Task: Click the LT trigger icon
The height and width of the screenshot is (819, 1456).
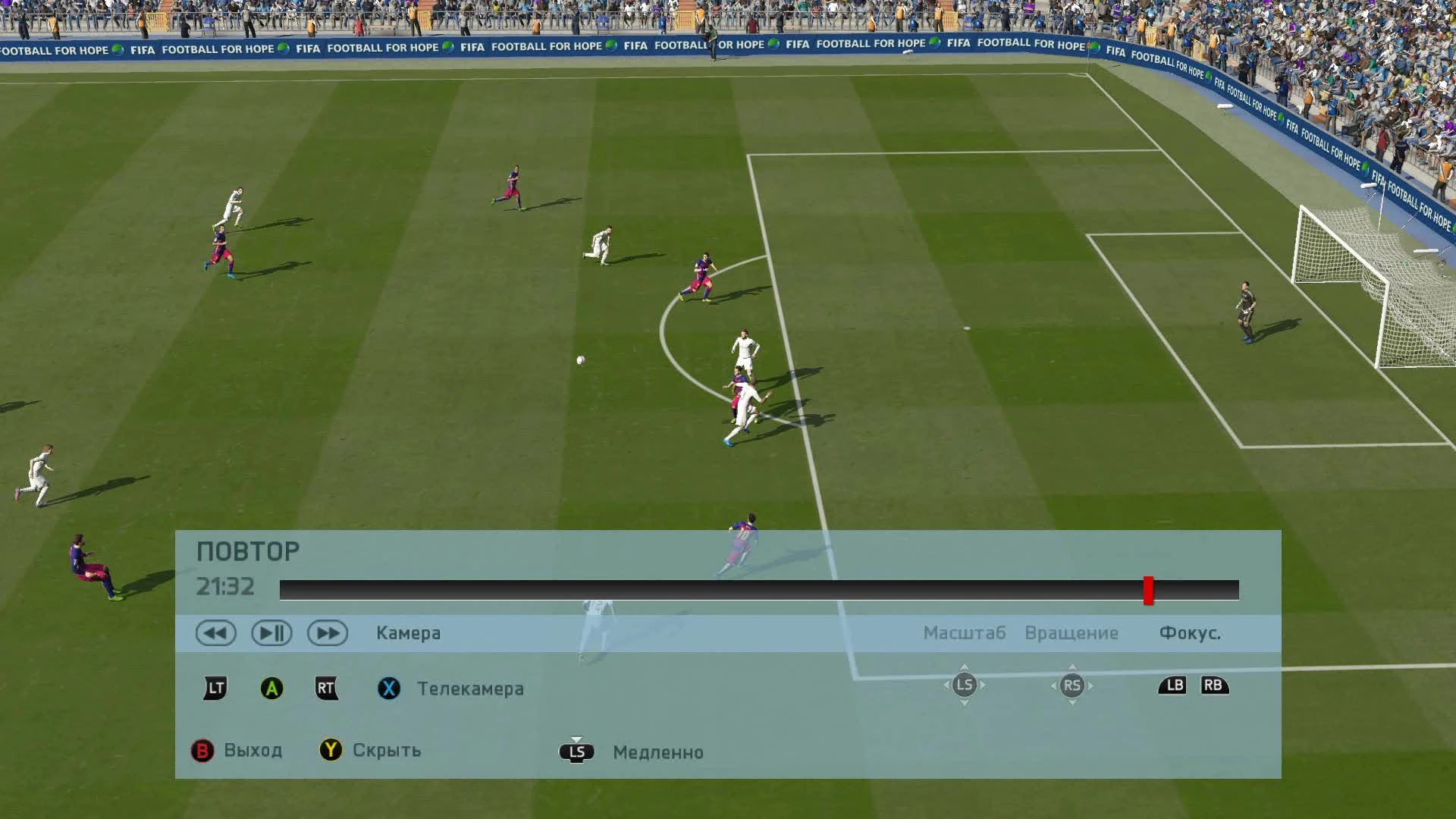Action: tap(213, 689)
